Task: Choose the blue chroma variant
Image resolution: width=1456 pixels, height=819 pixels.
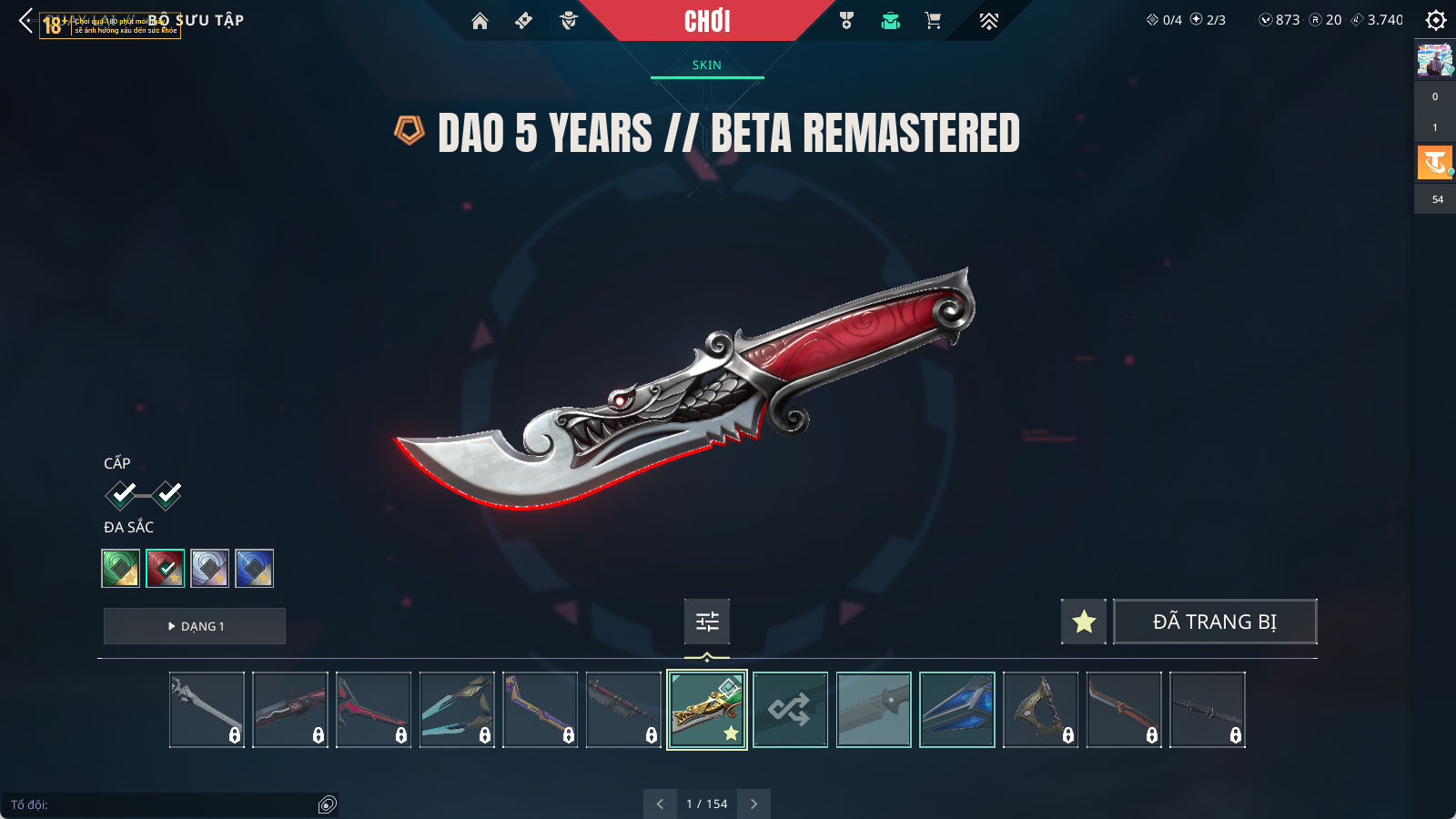Action: tap(255, 569)
